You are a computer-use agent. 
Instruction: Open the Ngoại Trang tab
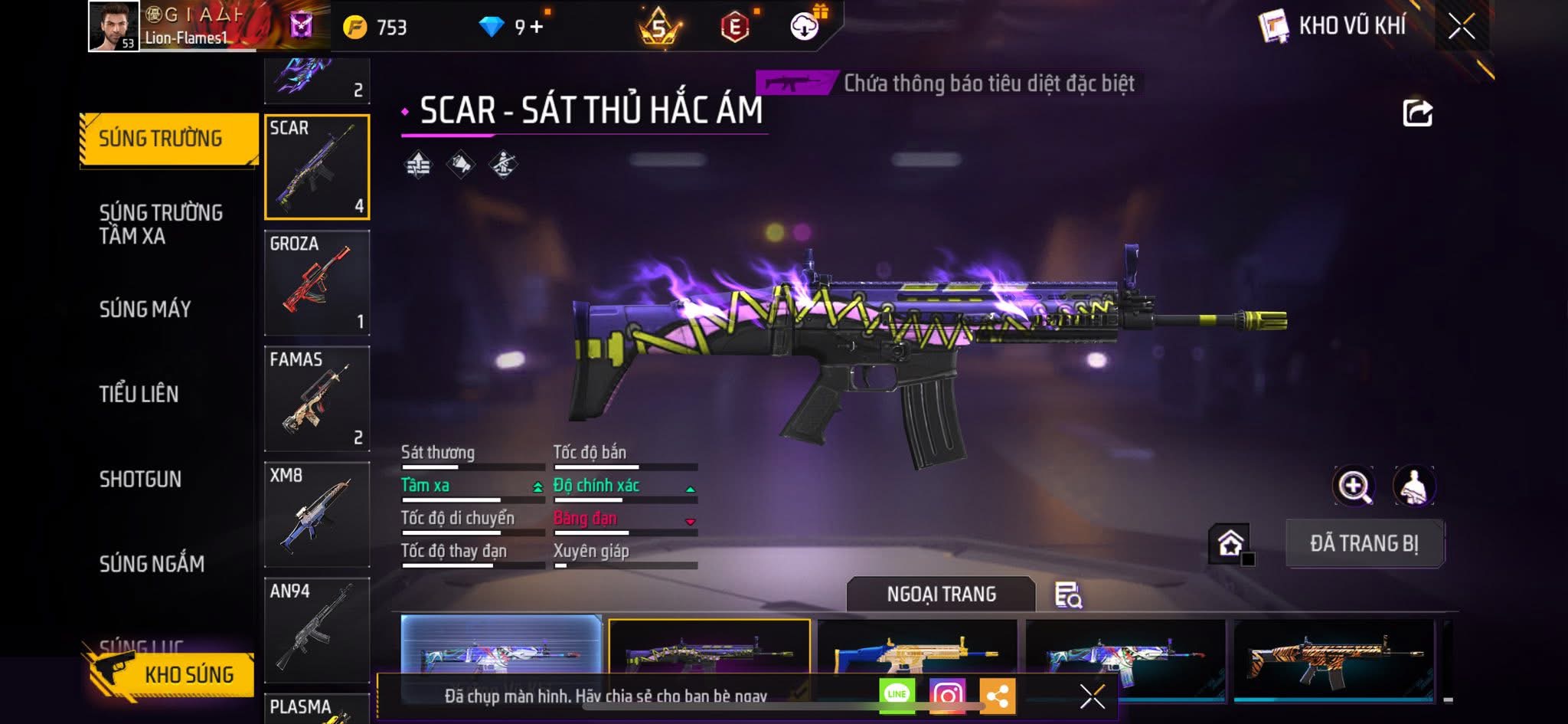tap(941, 595)
